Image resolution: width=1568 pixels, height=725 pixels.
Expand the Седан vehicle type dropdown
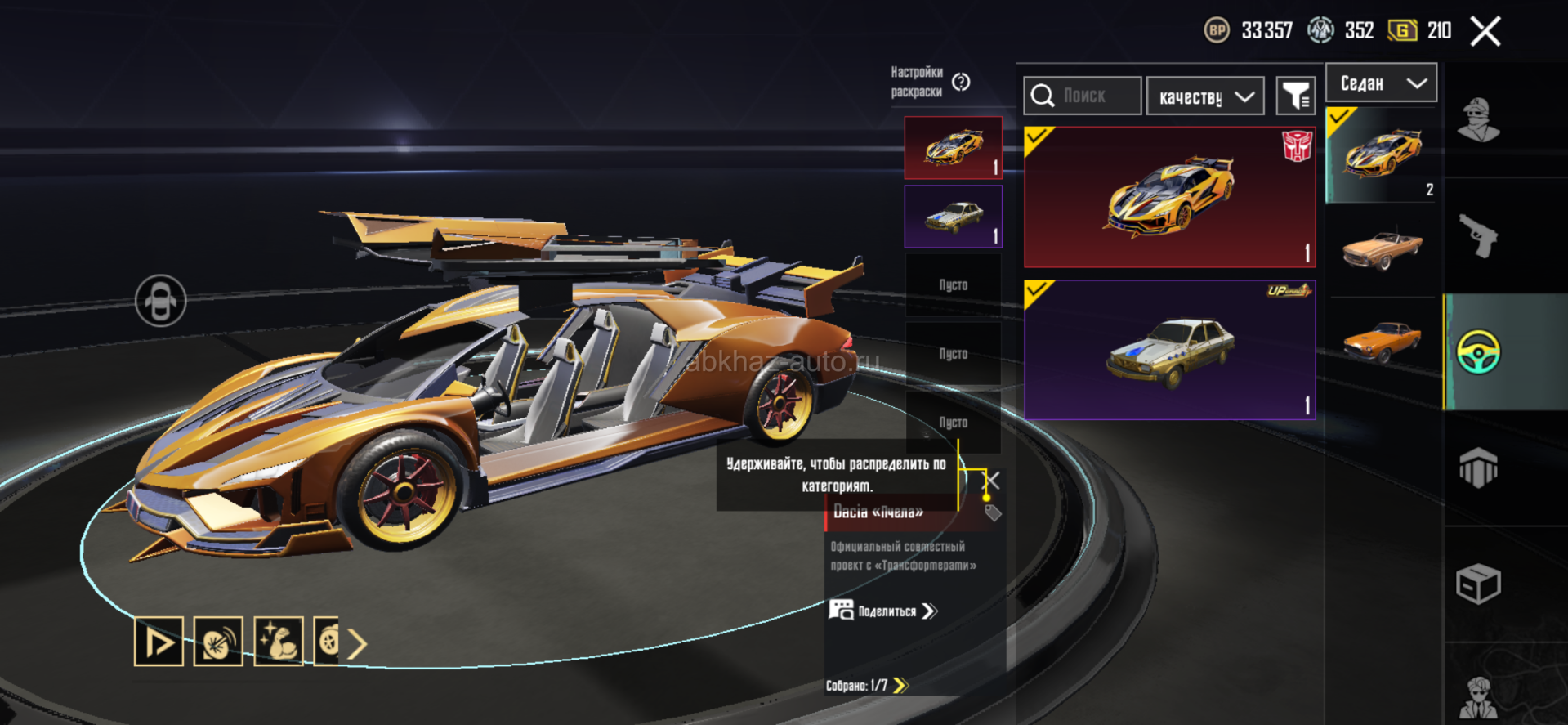[x=1381, y=83]
